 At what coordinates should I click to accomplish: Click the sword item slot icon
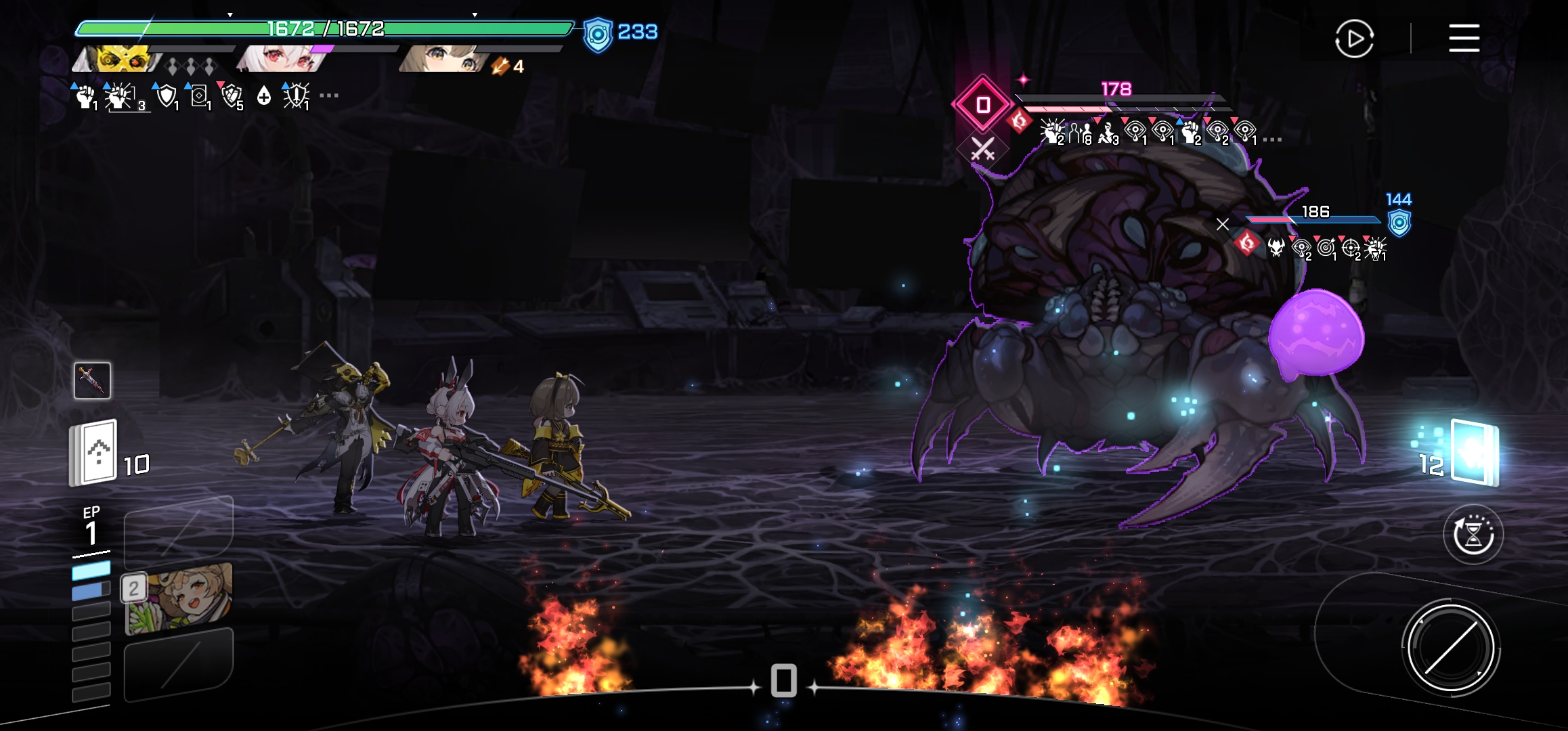pyautogui.click(x=92, y=380)
